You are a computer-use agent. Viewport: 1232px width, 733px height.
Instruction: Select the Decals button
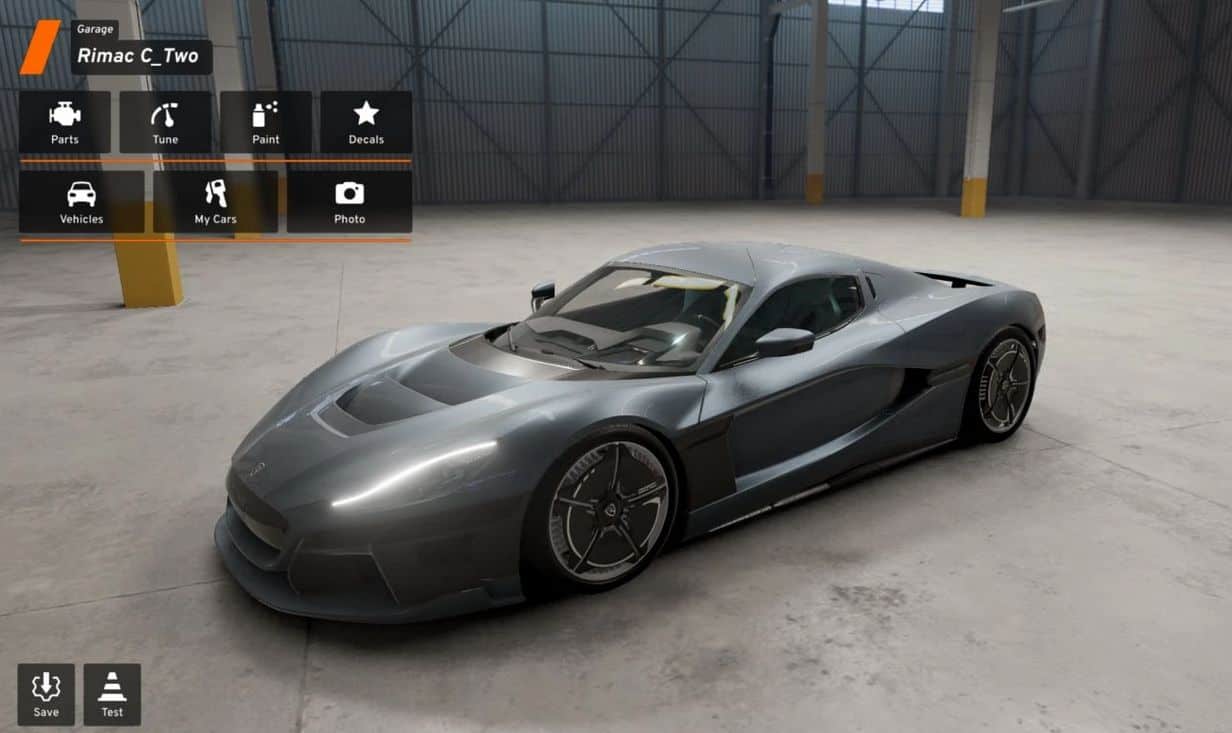pos(366,122)
